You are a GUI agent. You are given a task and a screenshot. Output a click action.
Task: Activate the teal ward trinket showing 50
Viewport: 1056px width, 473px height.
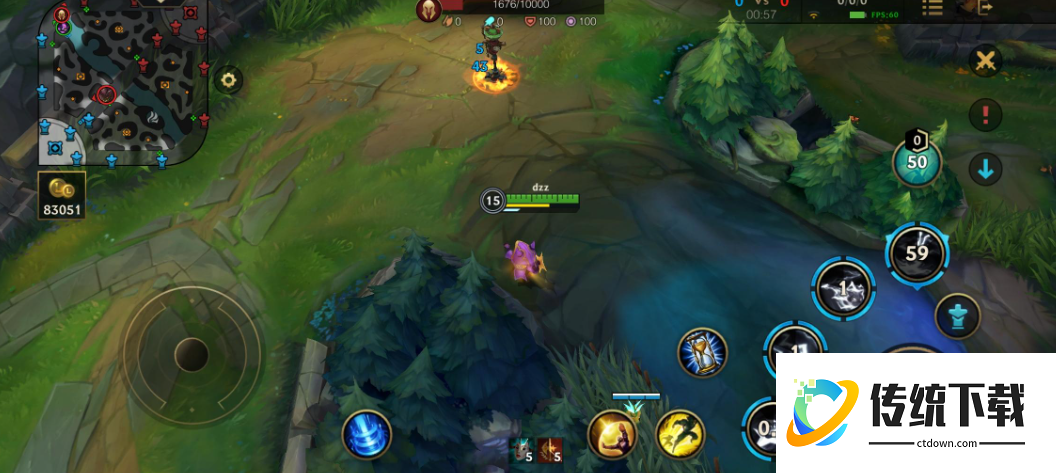tap(917, 163)
